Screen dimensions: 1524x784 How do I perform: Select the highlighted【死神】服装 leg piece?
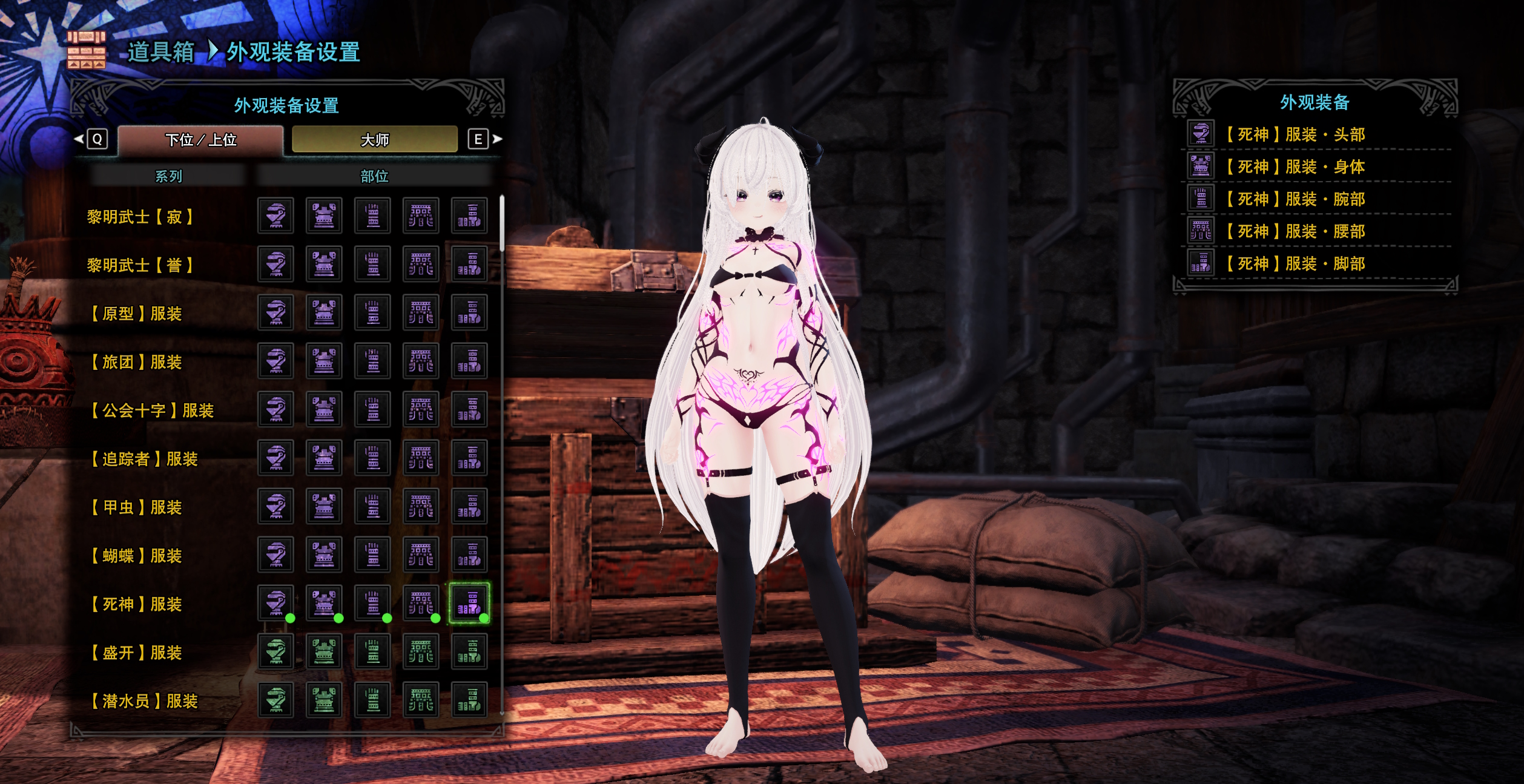[x=469, y=603]
